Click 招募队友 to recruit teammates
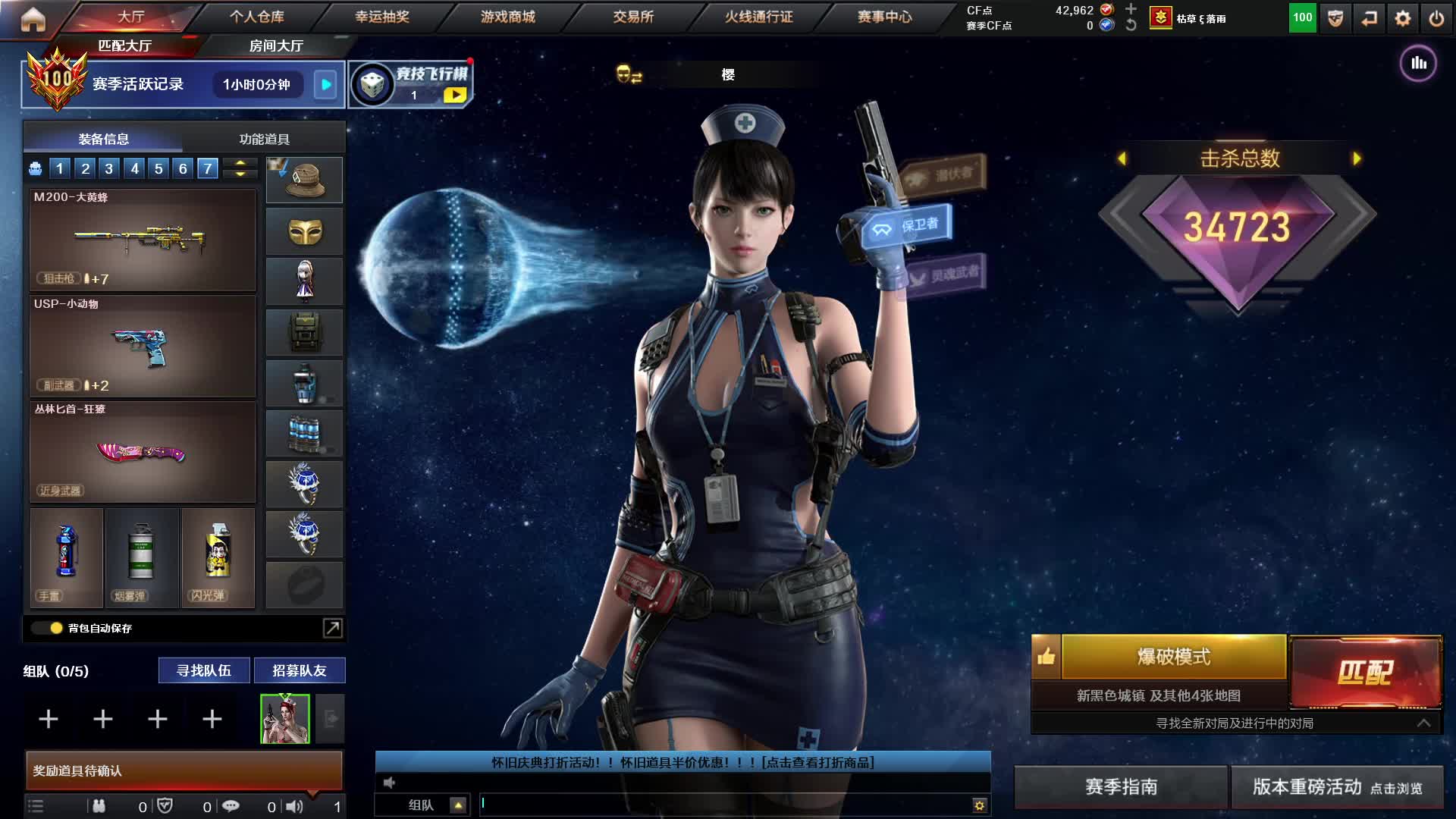Screen dimensions: 1456x819 pos(300,670)
